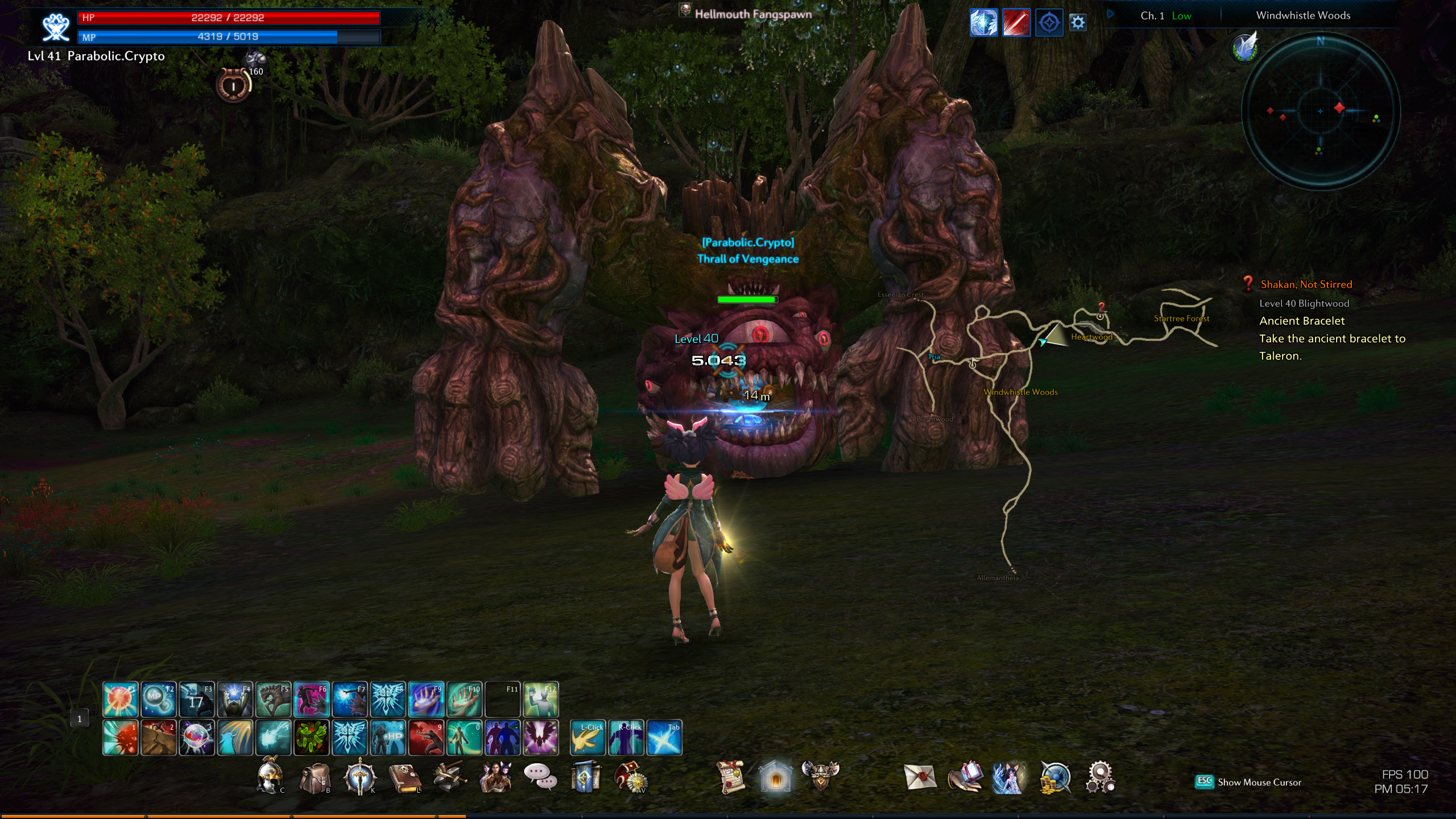Activate the MP orb skill in F2 slot
This screenshot has height=819, width=1456.
158,699
